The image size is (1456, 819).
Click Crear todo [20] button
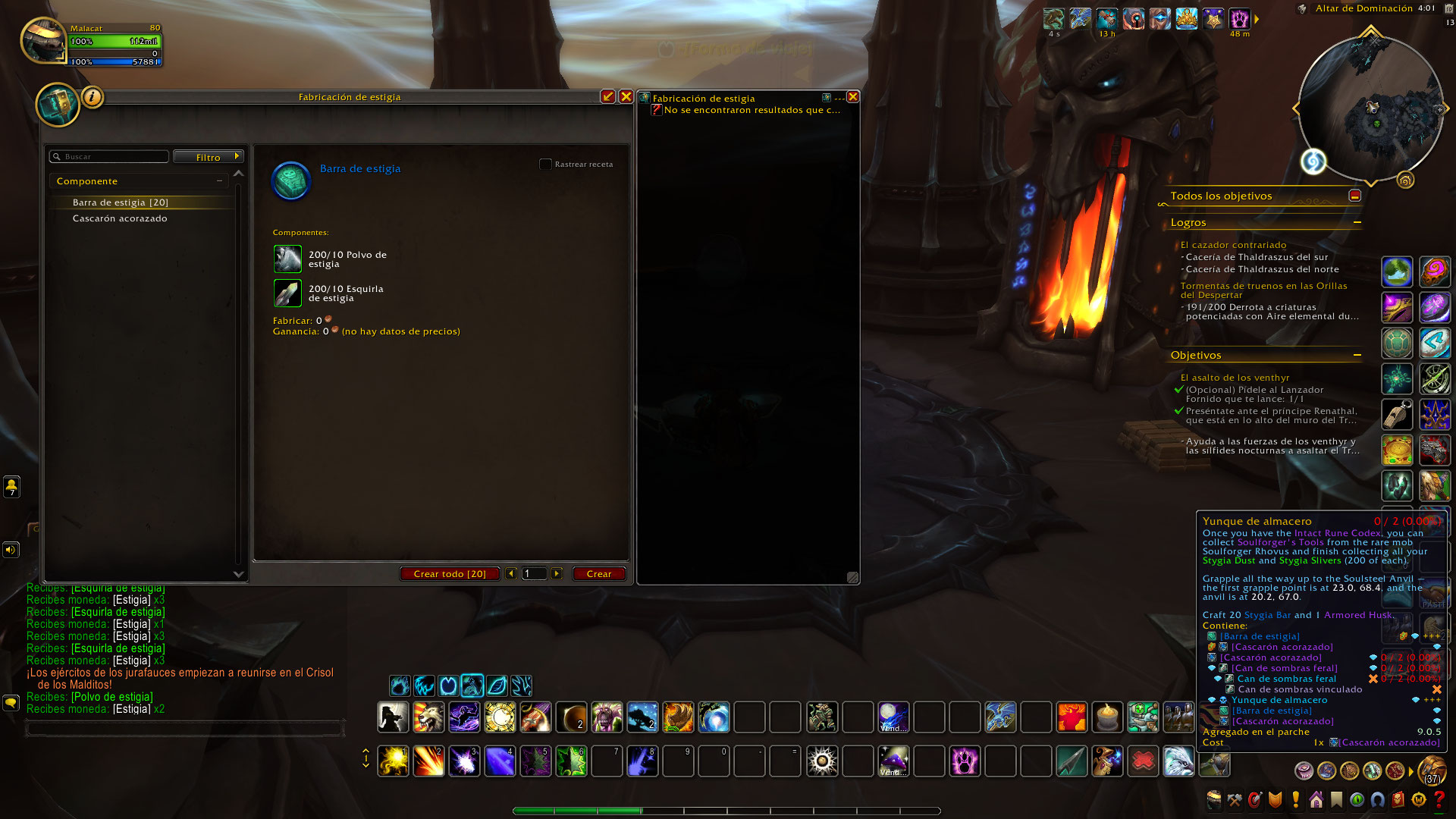coord(450,574)
